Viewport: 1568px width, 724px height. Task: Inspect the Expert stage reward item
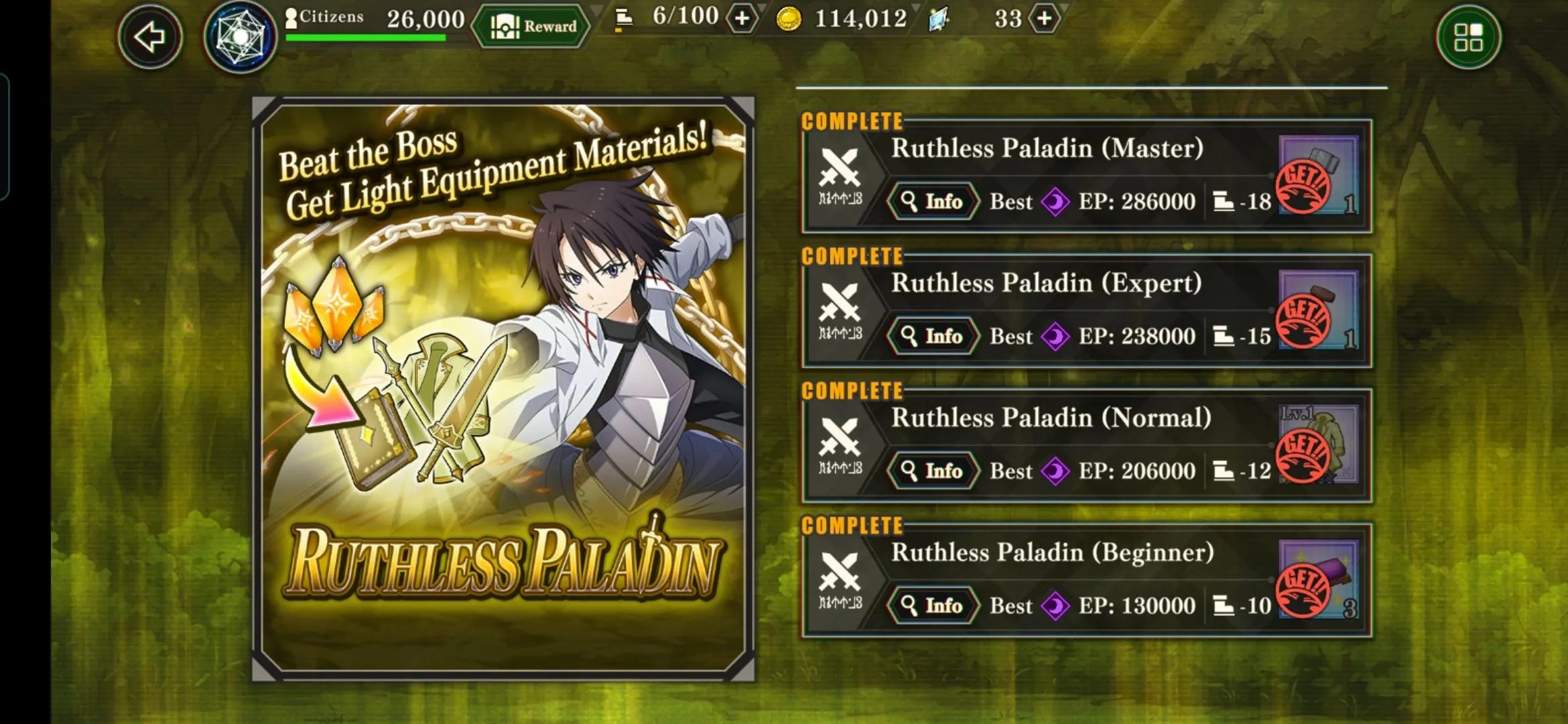1318,310
